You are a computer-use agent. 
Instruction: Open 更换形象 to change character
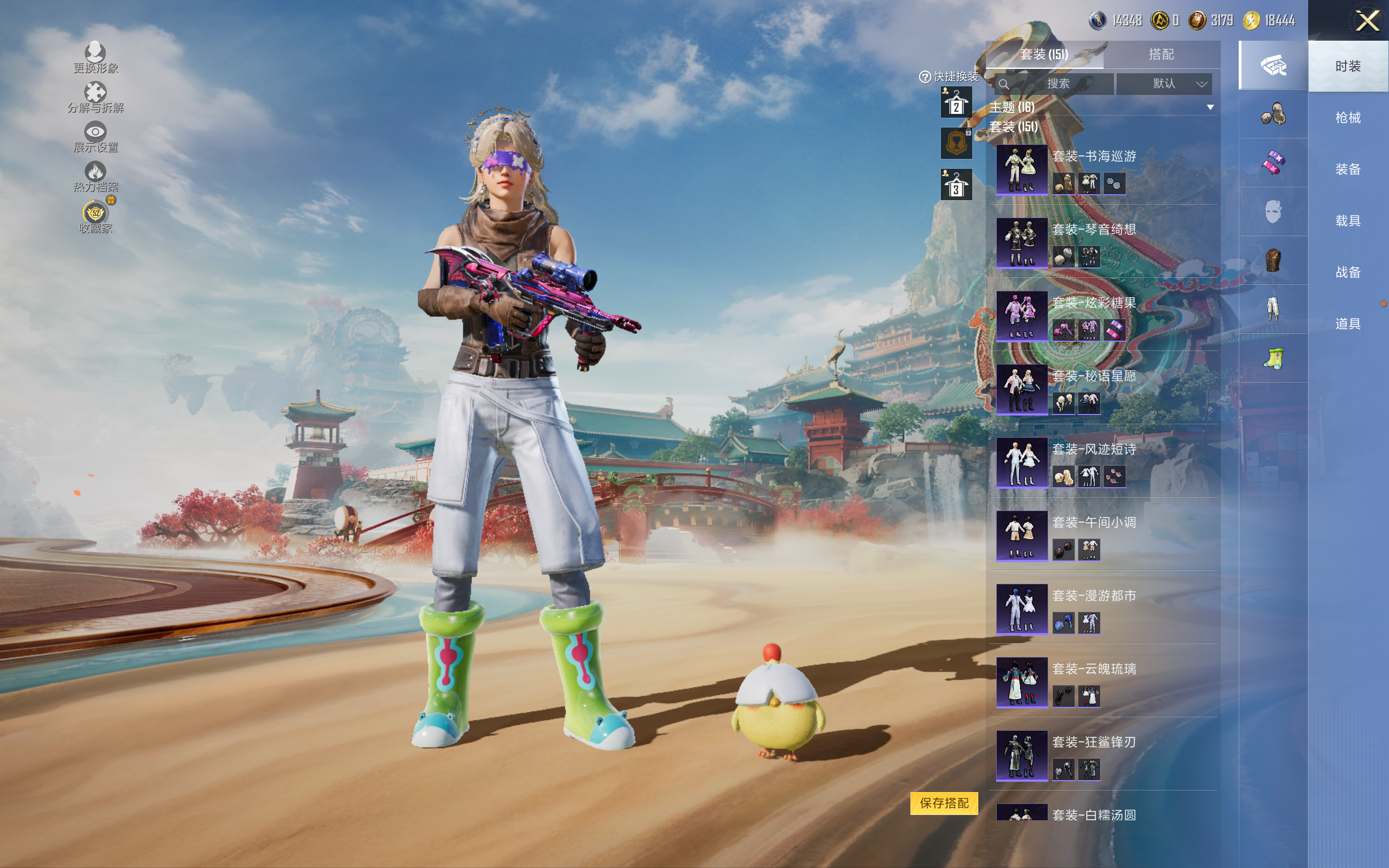click(95, 58)
